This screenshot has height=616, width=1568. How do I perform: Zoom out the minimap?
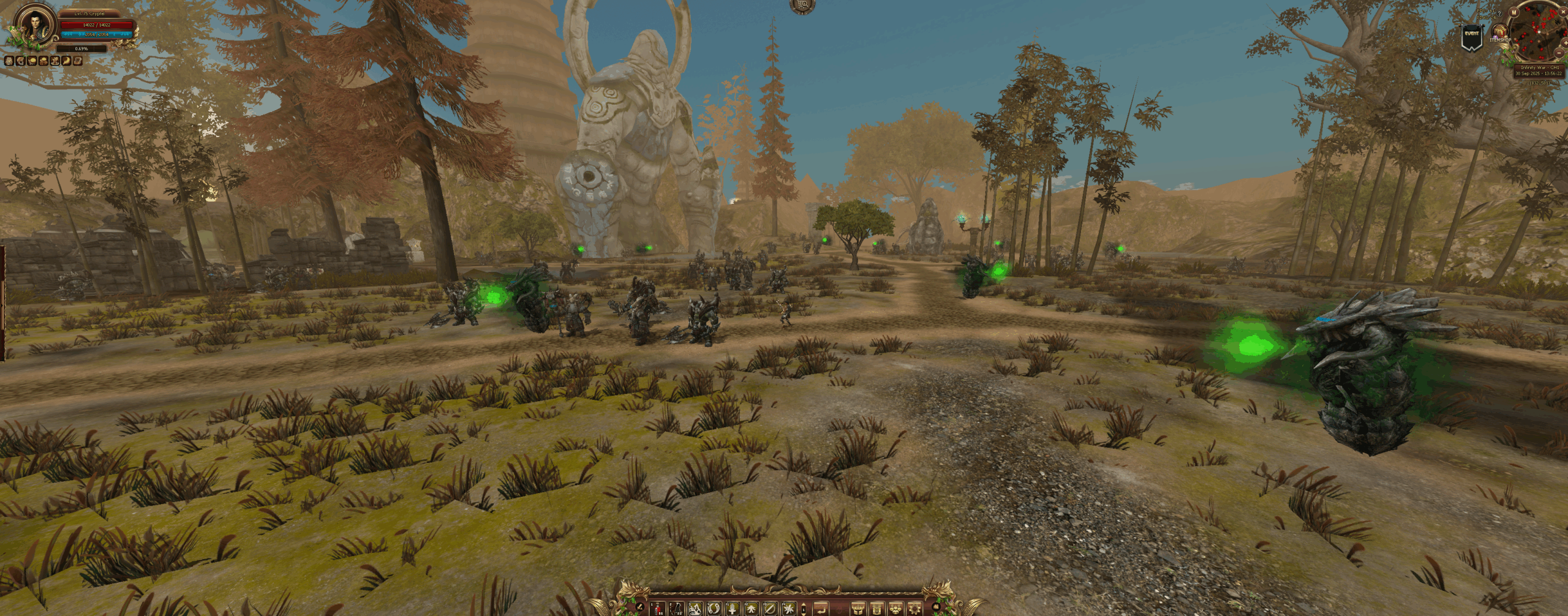coord(1559,53)
